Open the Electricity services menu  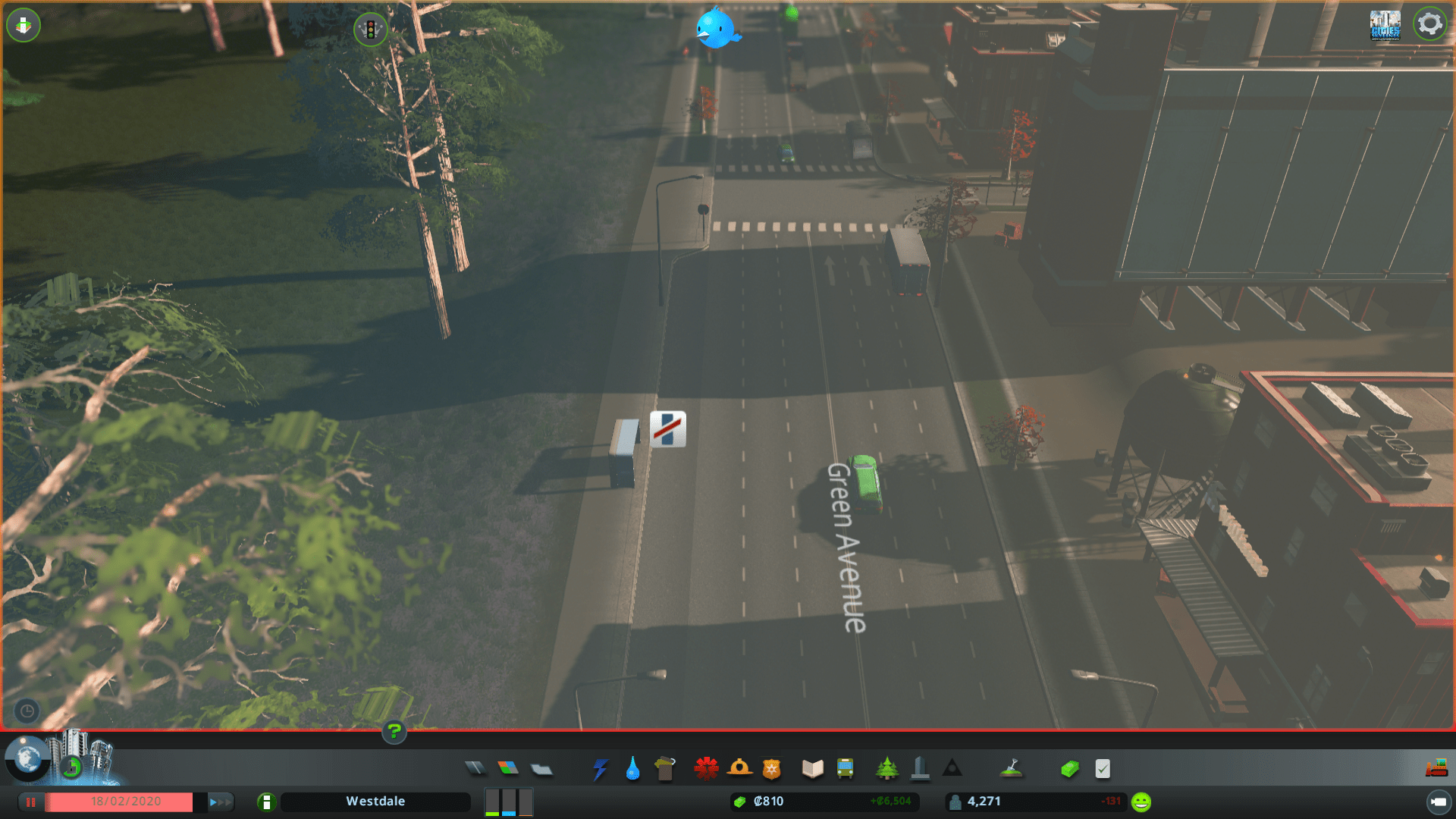[600, 768]
